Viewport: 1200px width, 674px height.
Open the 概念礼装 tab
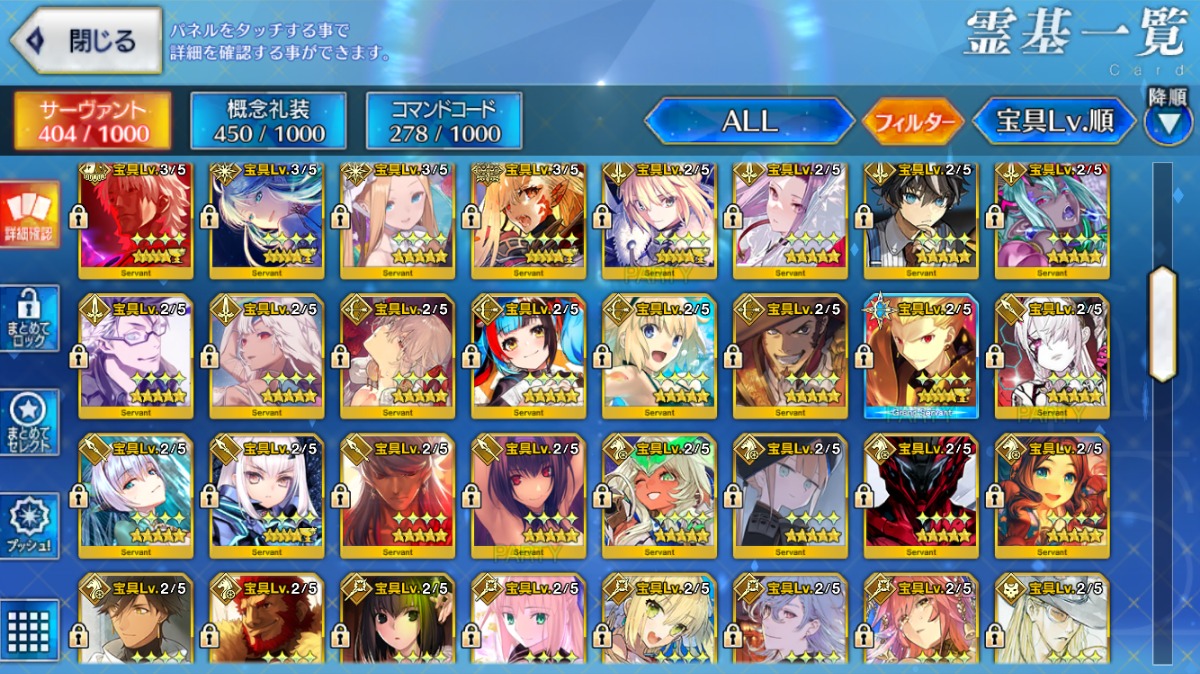[269, 122]
